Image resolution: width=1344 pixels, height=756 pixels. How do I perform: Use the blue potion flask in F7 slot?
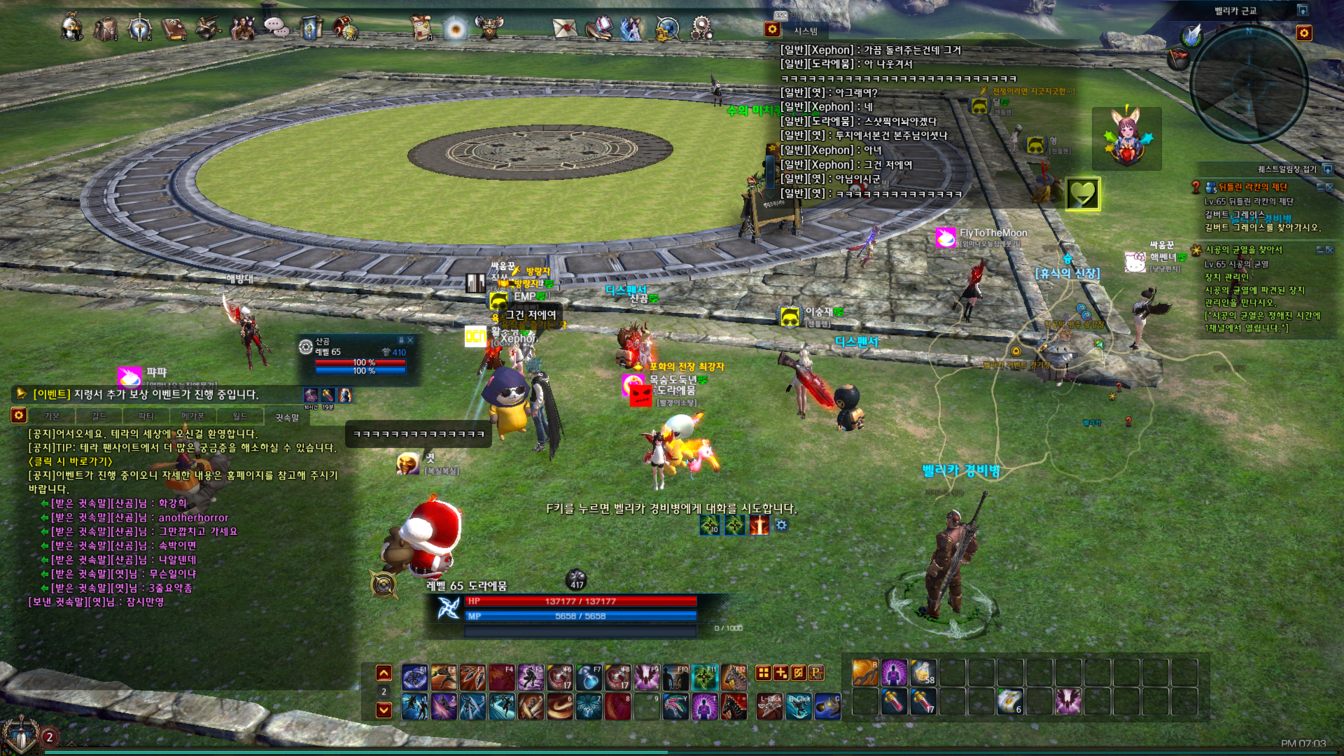[x=589, y=678]
